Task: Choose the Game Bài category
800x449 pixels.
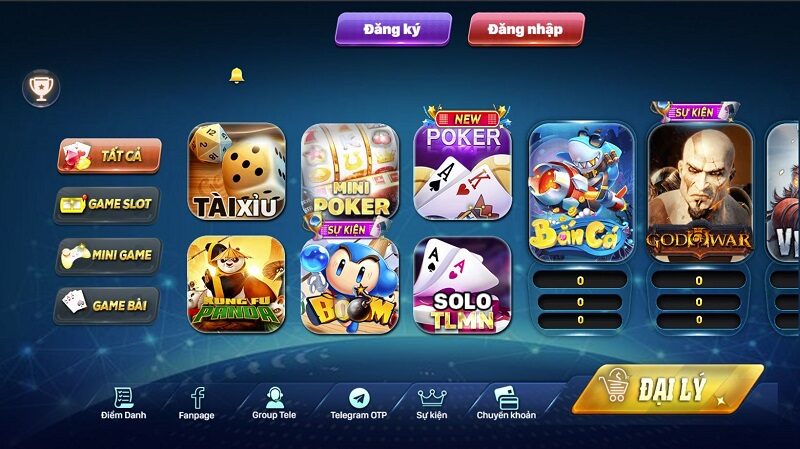Action: point(107,303)
